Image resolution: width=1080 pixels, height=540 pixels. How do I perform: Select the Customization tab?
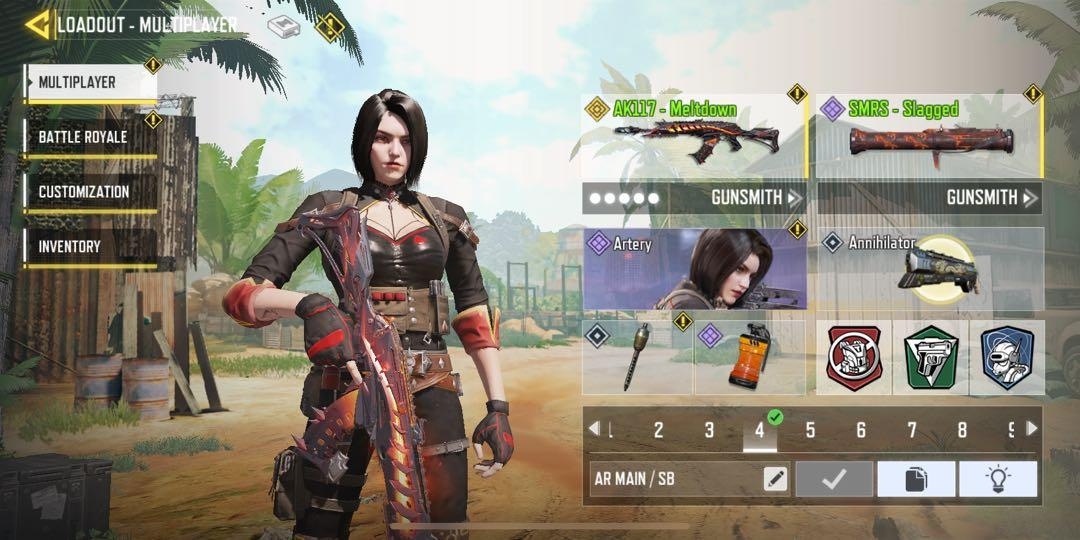coord(90,192)
